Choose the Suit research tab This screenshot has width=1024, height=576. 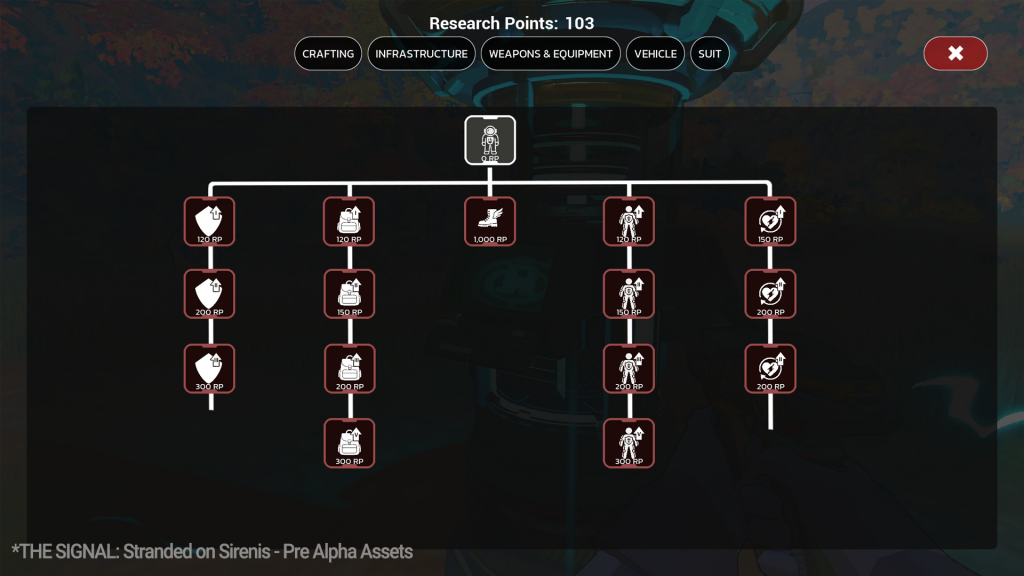point(709,54)
